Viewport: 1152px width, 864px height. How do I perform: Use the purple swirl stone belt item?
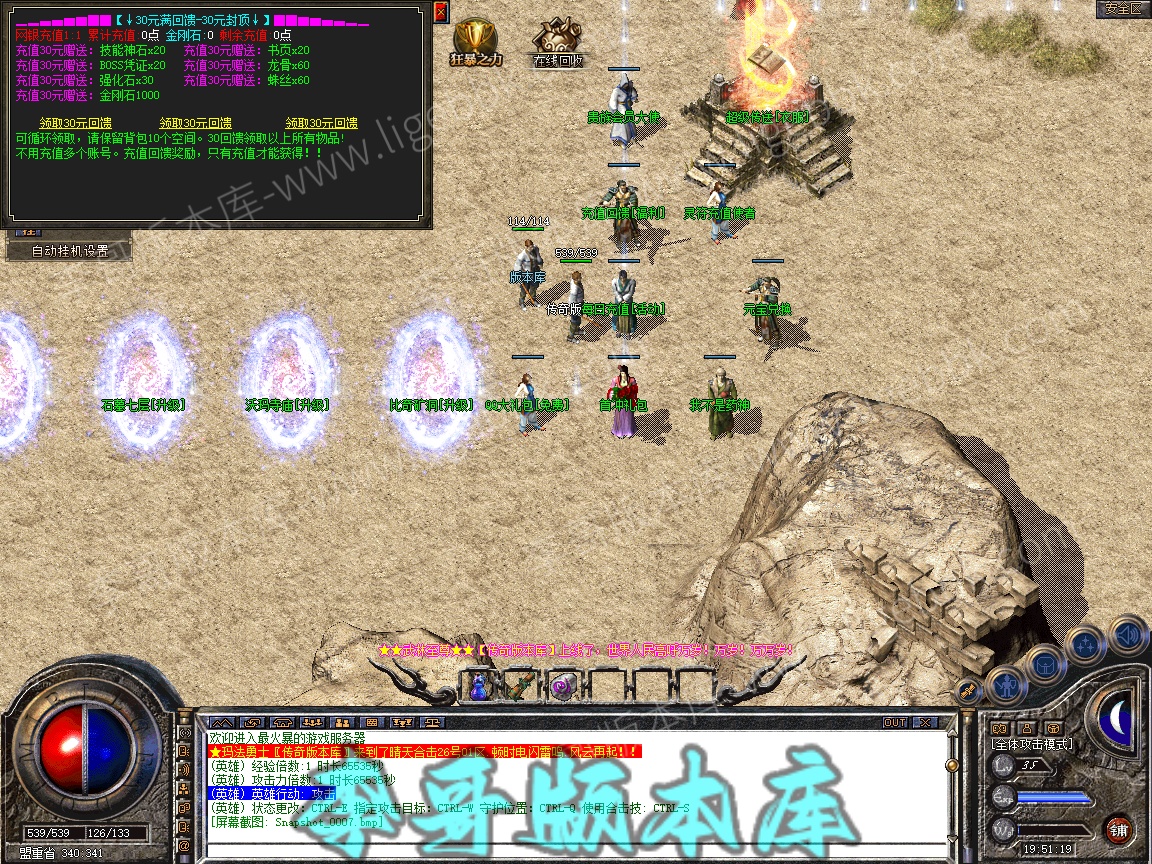[561, 686]
